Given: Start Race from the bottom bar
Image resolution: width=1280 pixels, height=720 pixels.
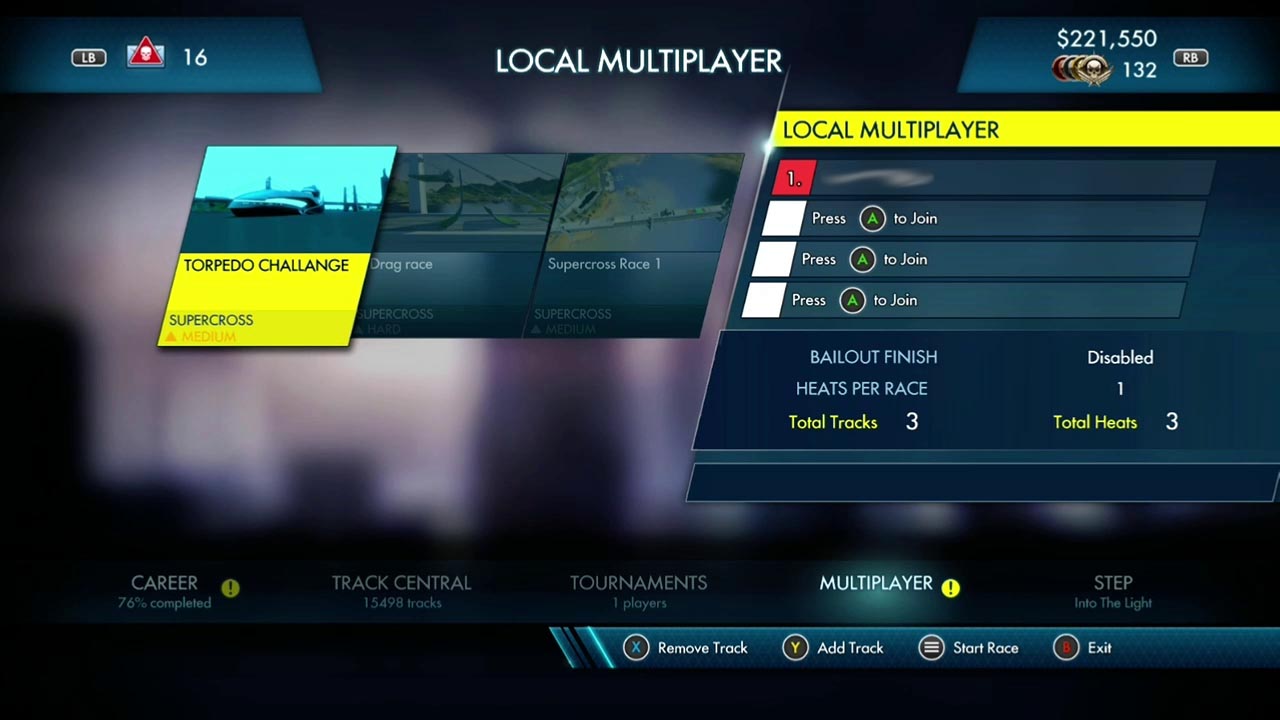Looking at the screenshot, I should coord(969,648).
